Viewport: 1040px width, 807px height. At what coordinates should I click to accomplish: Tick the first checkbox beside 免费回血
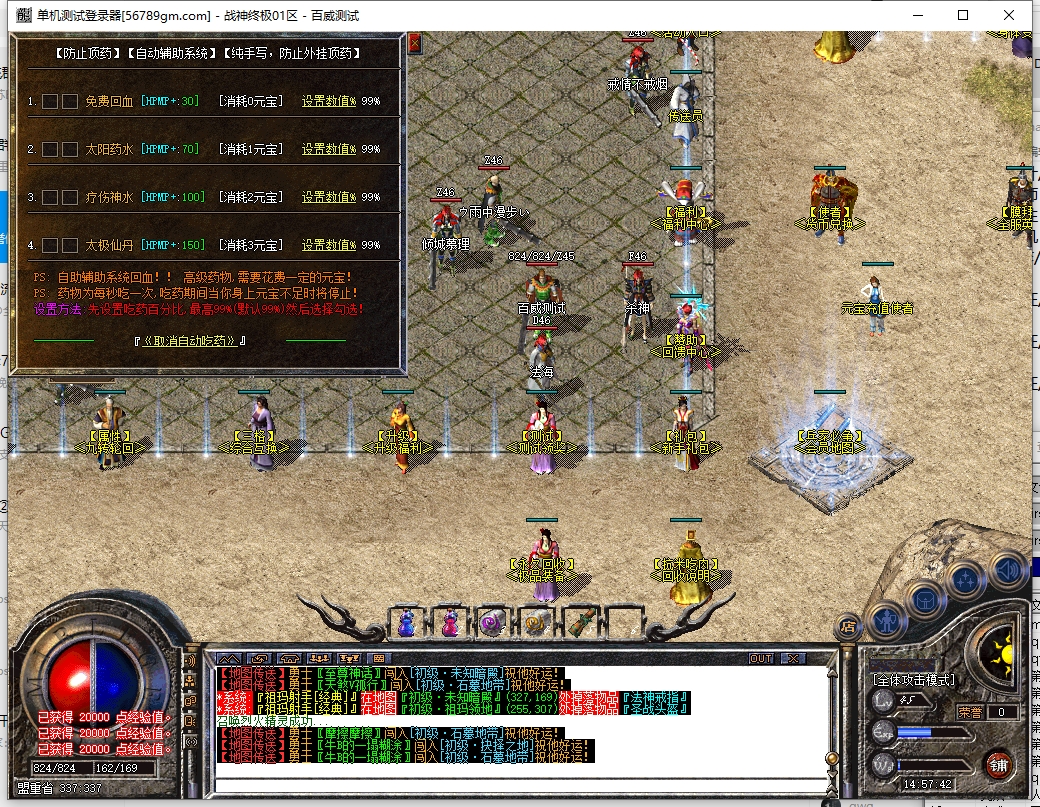[x=50, y=101]
